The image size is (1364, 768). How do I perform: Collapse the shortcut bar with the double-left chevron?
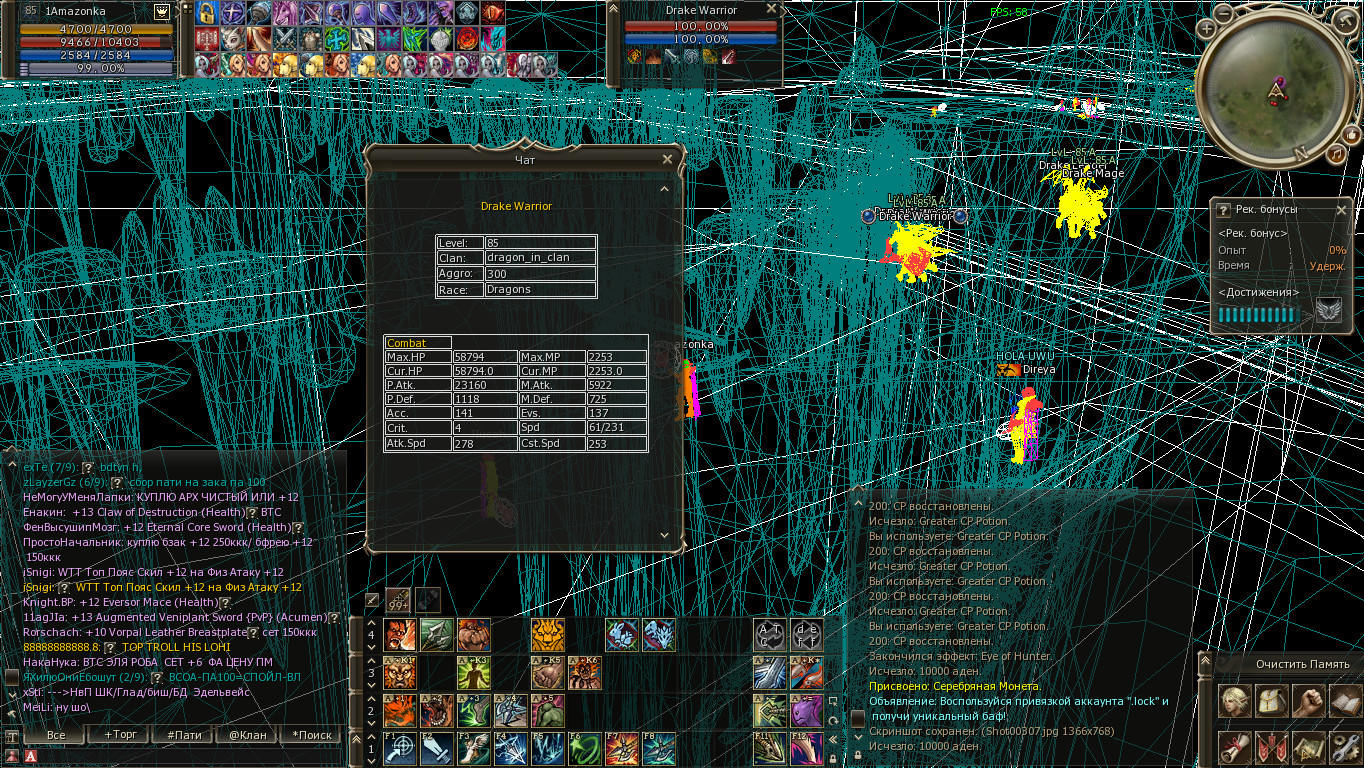[833, 738]
